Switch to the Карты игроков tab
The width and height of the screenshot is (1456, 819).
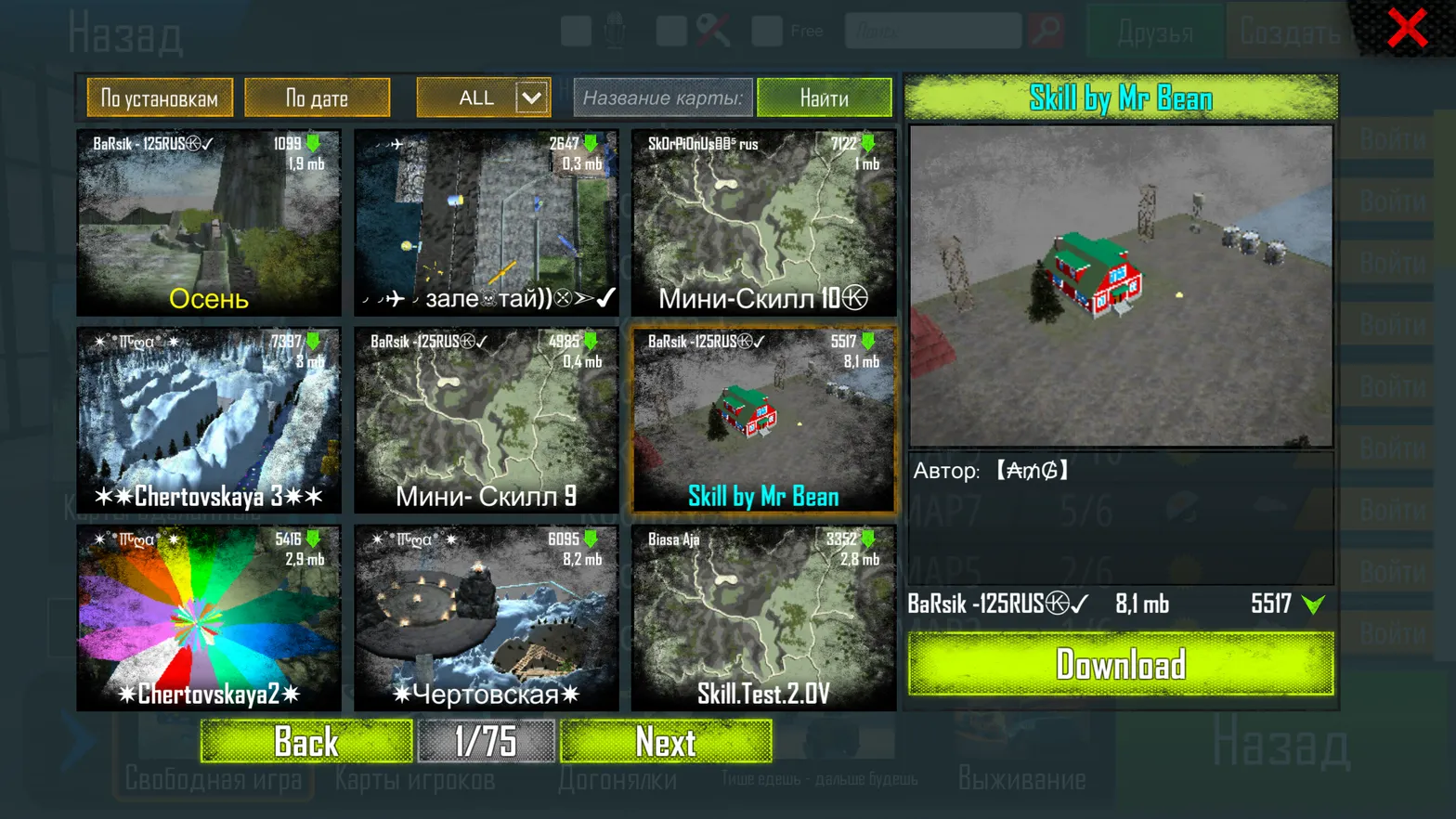[x=414, y=780]
